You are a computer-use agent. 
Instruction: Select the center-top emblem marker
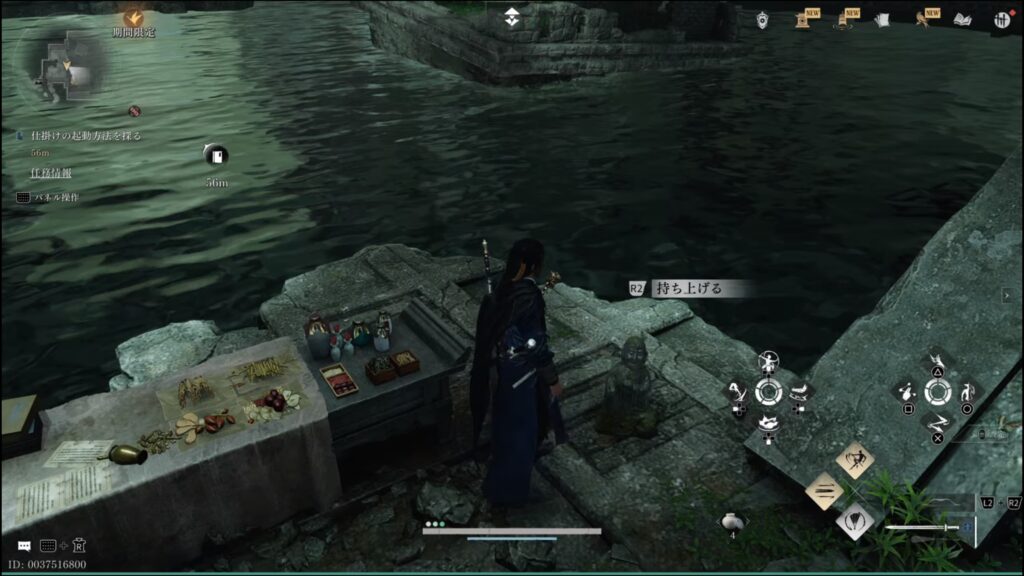click(513, 18)
